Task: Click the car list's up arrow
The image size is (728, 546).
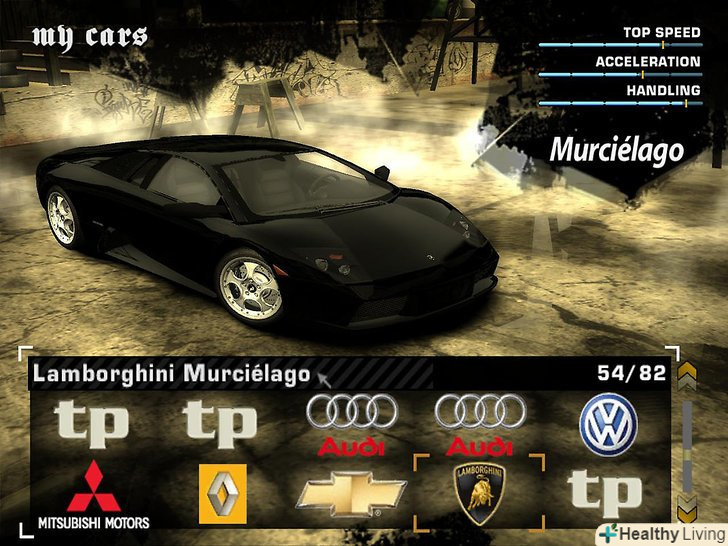Action: point(687,375)
